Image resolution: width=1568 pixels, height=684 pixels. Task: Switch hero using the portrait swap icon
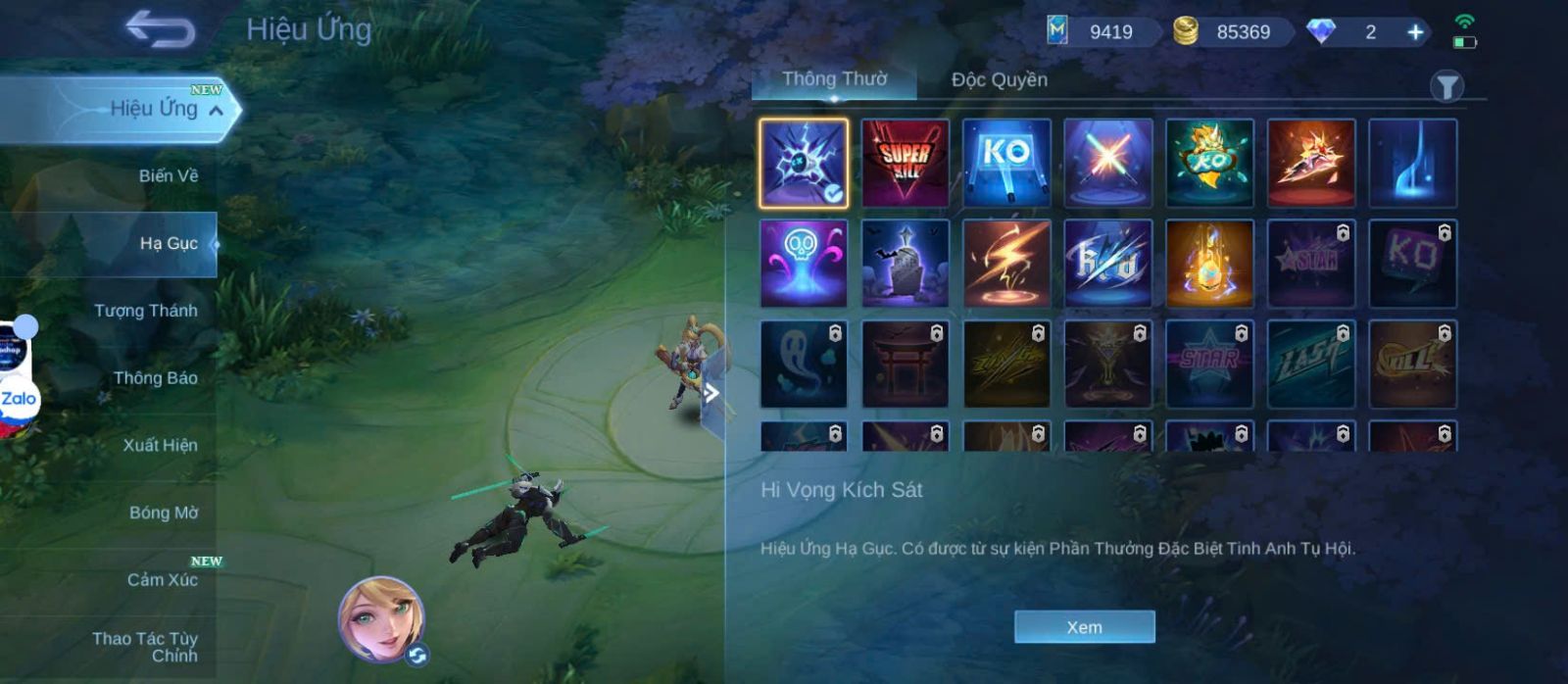417,656
